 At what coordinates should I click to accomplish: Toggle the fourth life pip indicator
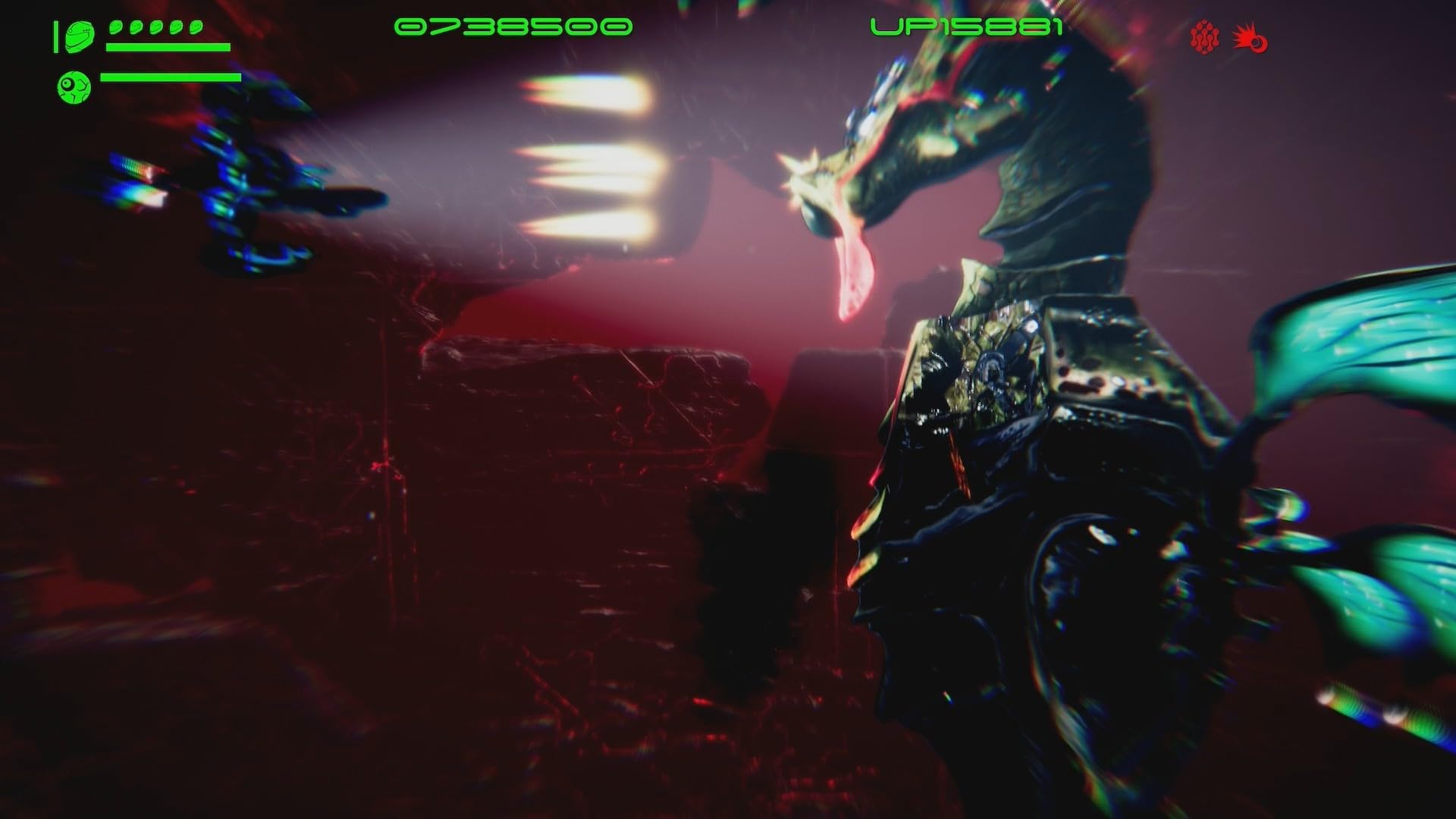174,26
